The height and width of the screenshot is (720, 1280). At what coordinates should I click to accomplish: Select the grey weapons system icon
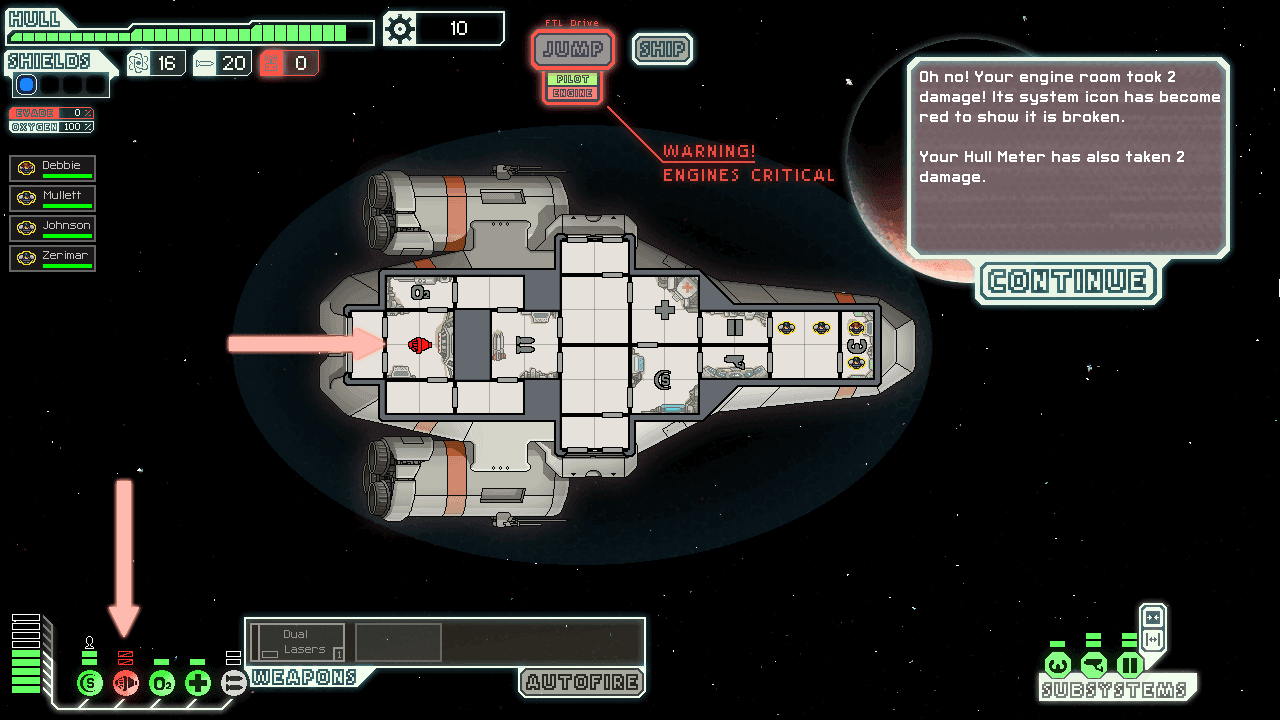[233, 684]
